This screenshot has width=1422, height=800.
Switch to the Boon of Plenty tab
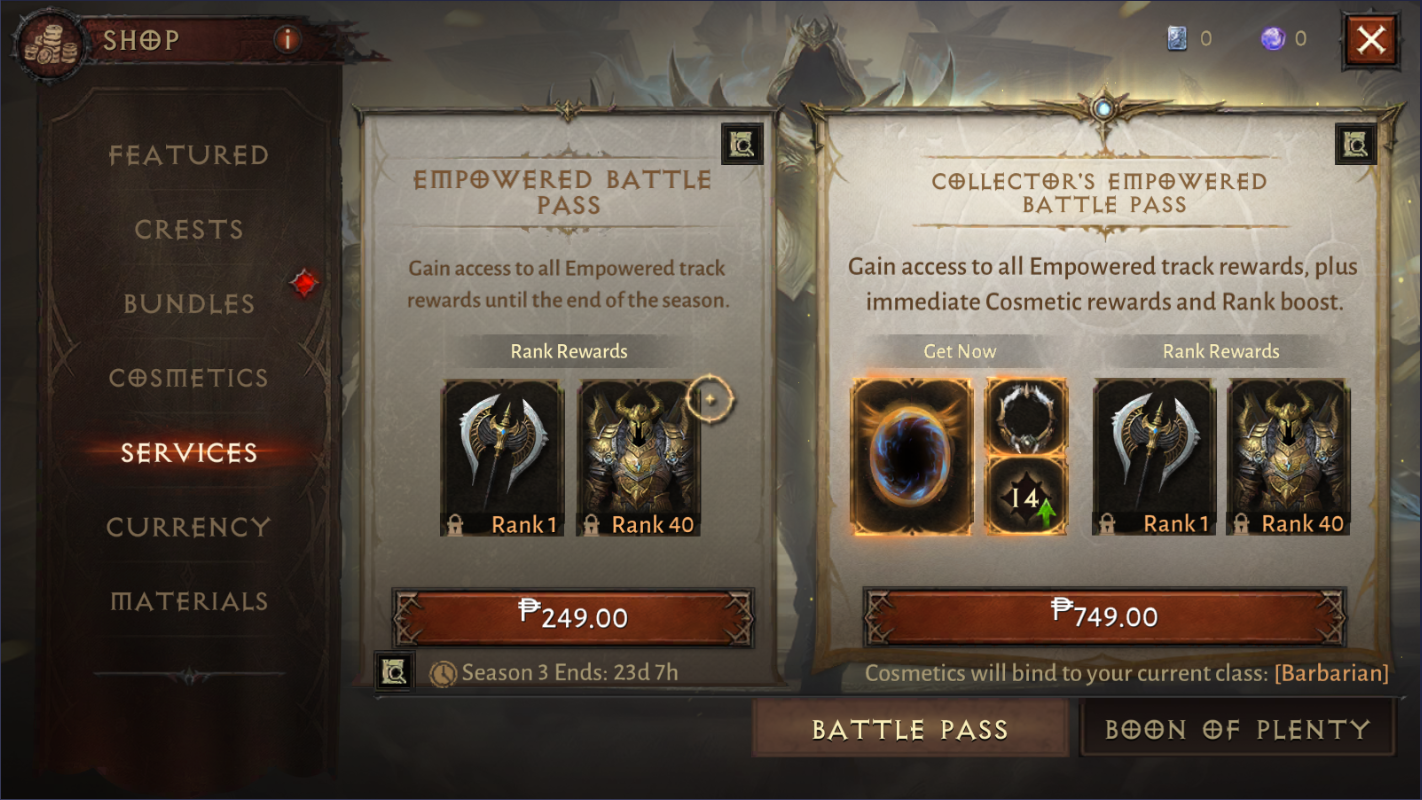tap(1237, 729)
